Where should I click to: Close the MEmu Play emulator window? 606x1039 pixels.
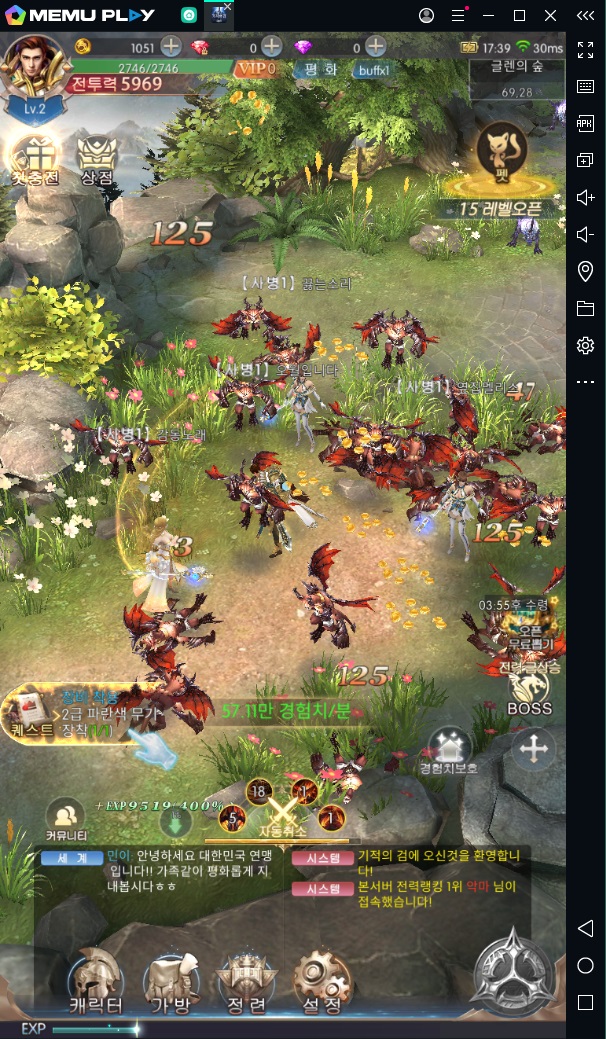click(551, 15)
